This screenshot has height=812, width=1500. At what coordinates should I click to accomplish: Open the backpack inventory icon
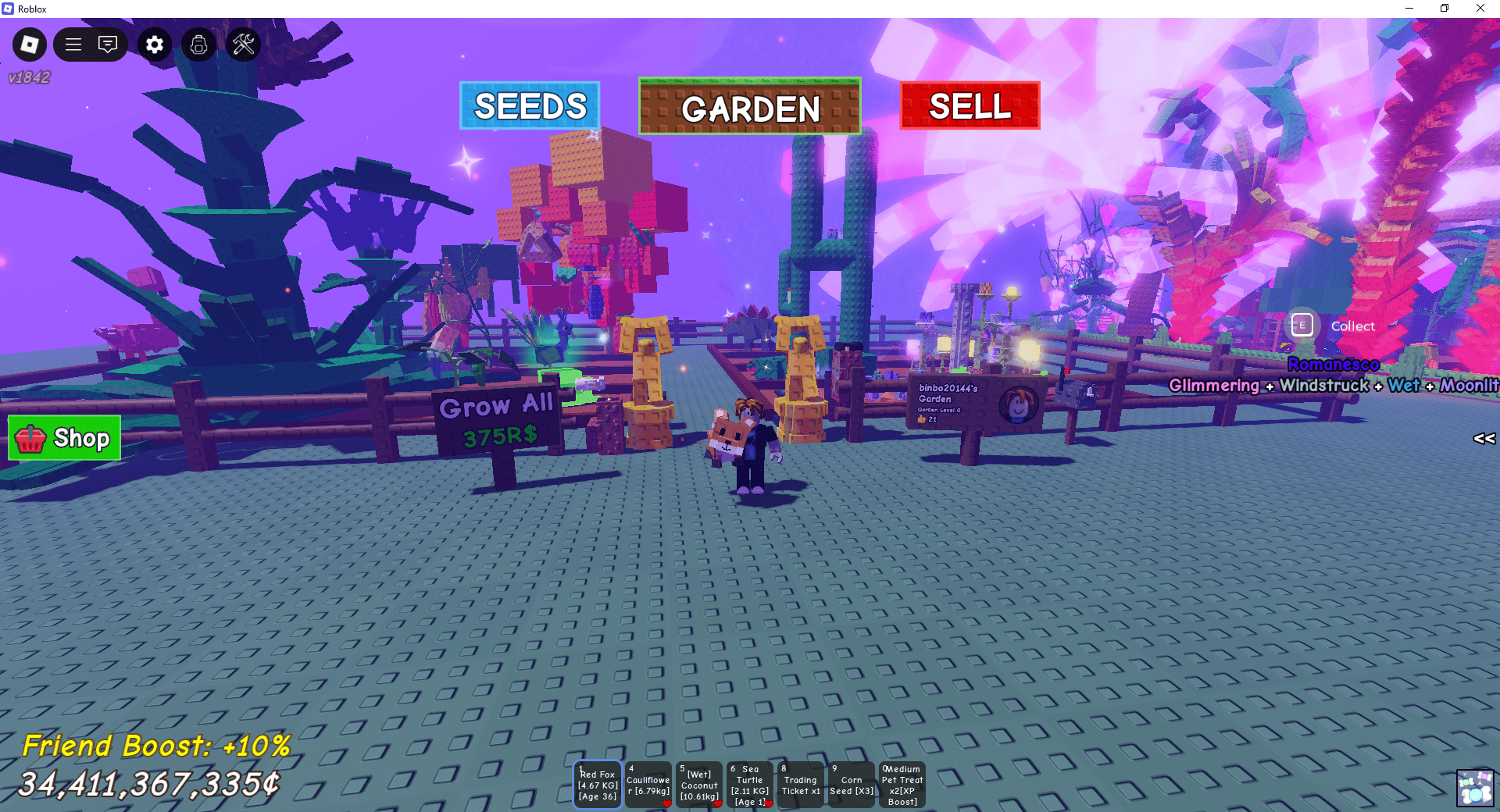[199, 45]
